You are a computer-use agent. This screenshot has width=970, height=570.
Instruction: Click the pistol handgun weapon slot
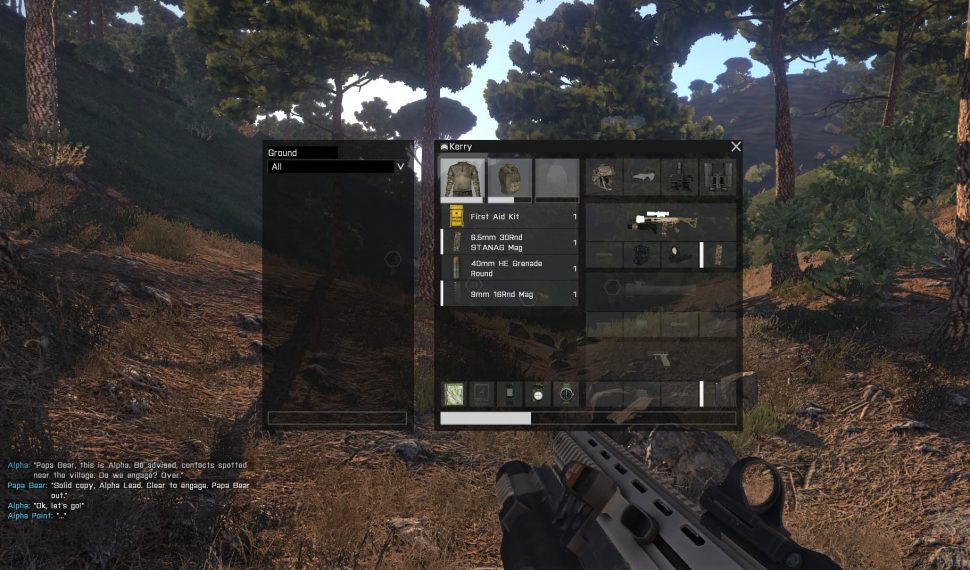661,359
